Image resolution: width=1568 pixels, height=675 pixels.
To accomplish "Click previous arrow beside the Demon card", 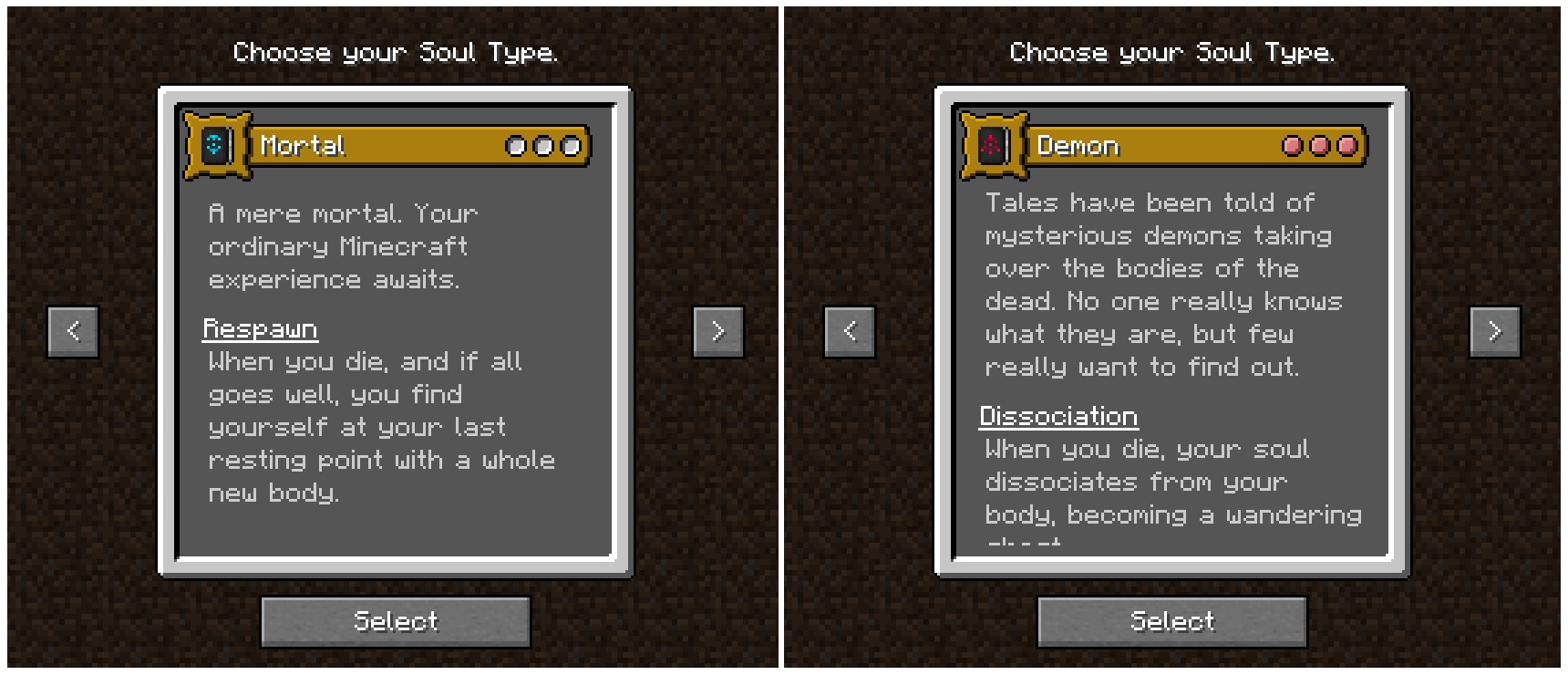I will point(849,331).
